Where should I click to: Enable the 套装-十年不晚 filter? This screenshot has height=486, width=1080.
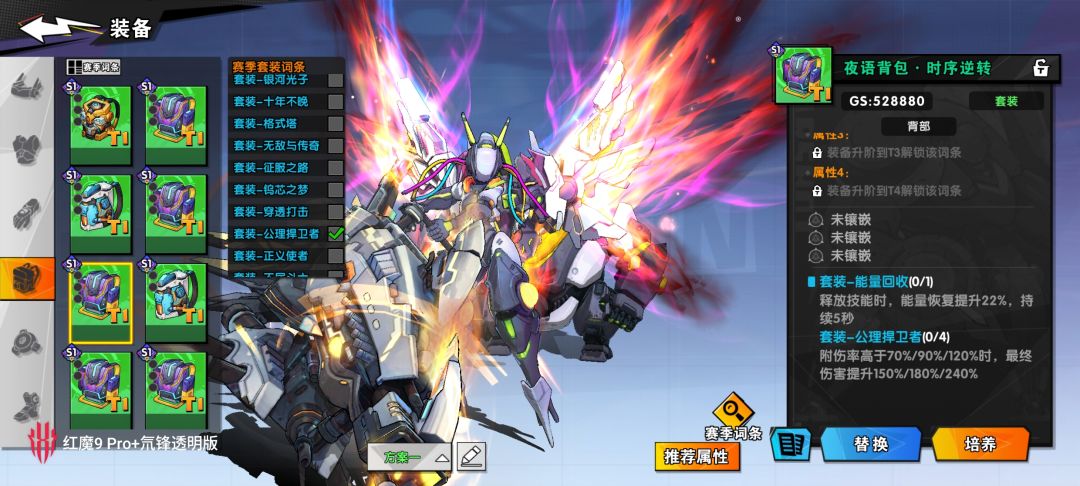click(336, 102)
